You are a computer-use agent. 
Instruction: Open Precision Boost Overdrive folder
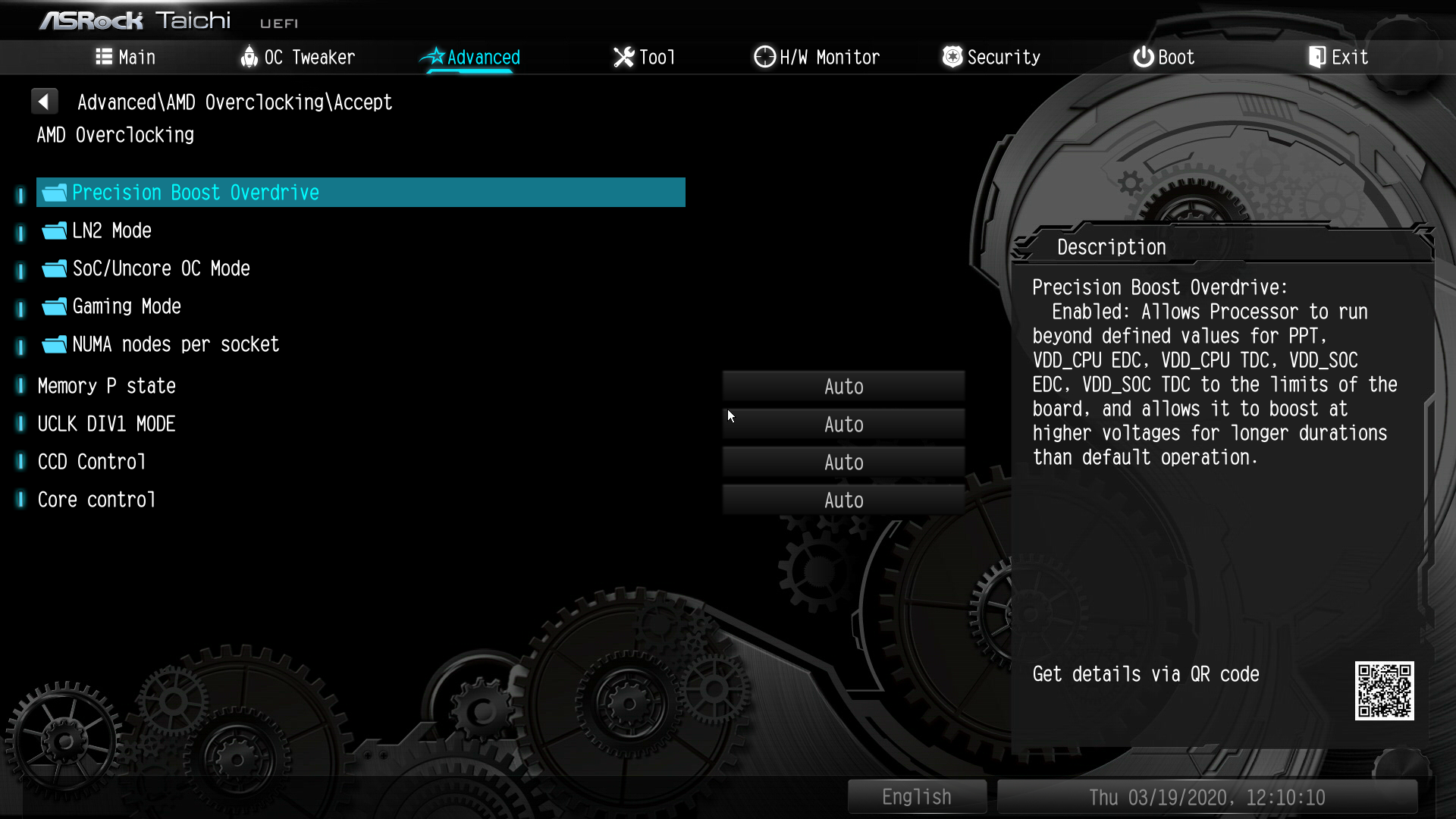tap(196, 193)
